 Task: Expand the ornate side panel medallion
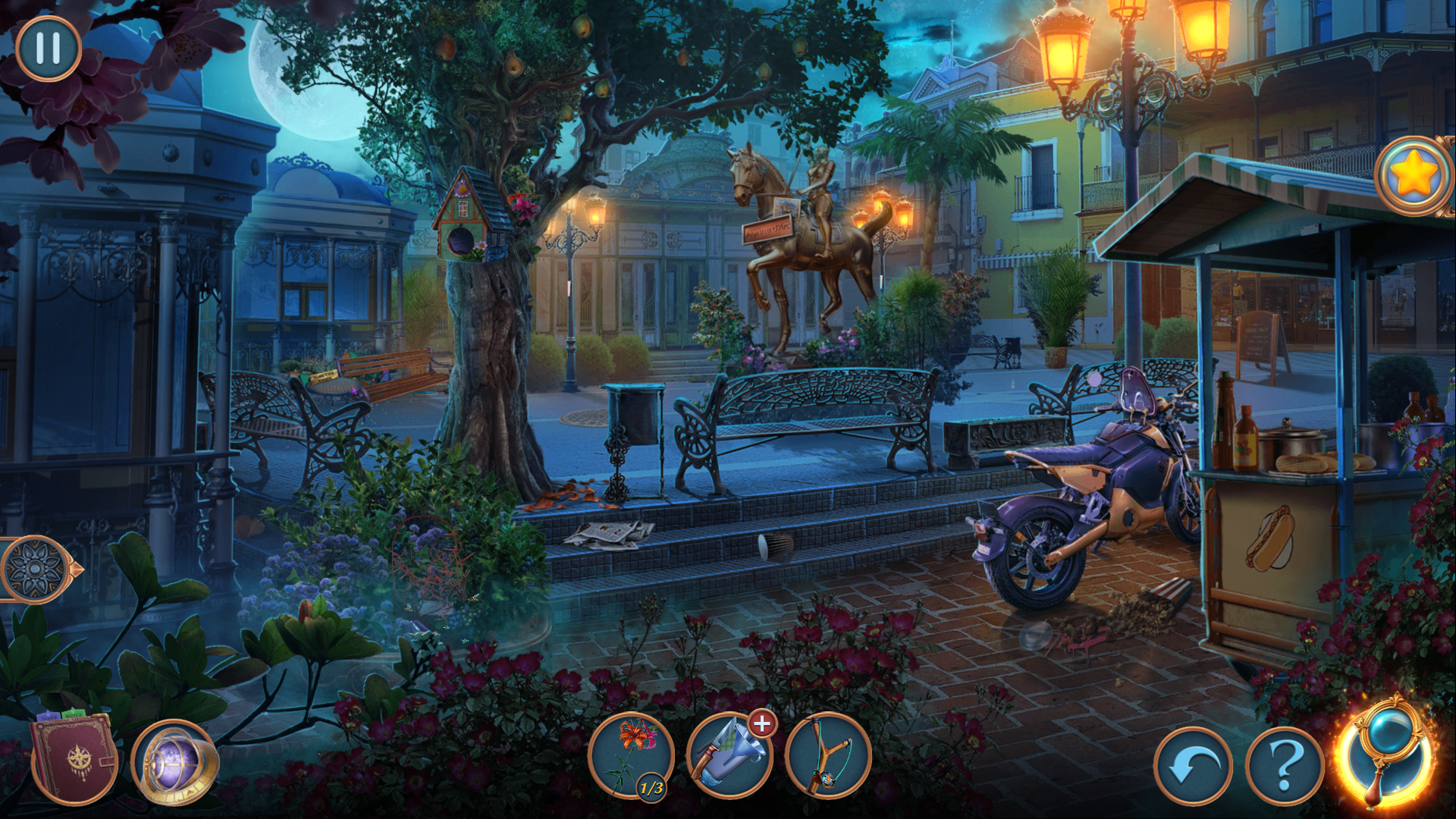35,570
